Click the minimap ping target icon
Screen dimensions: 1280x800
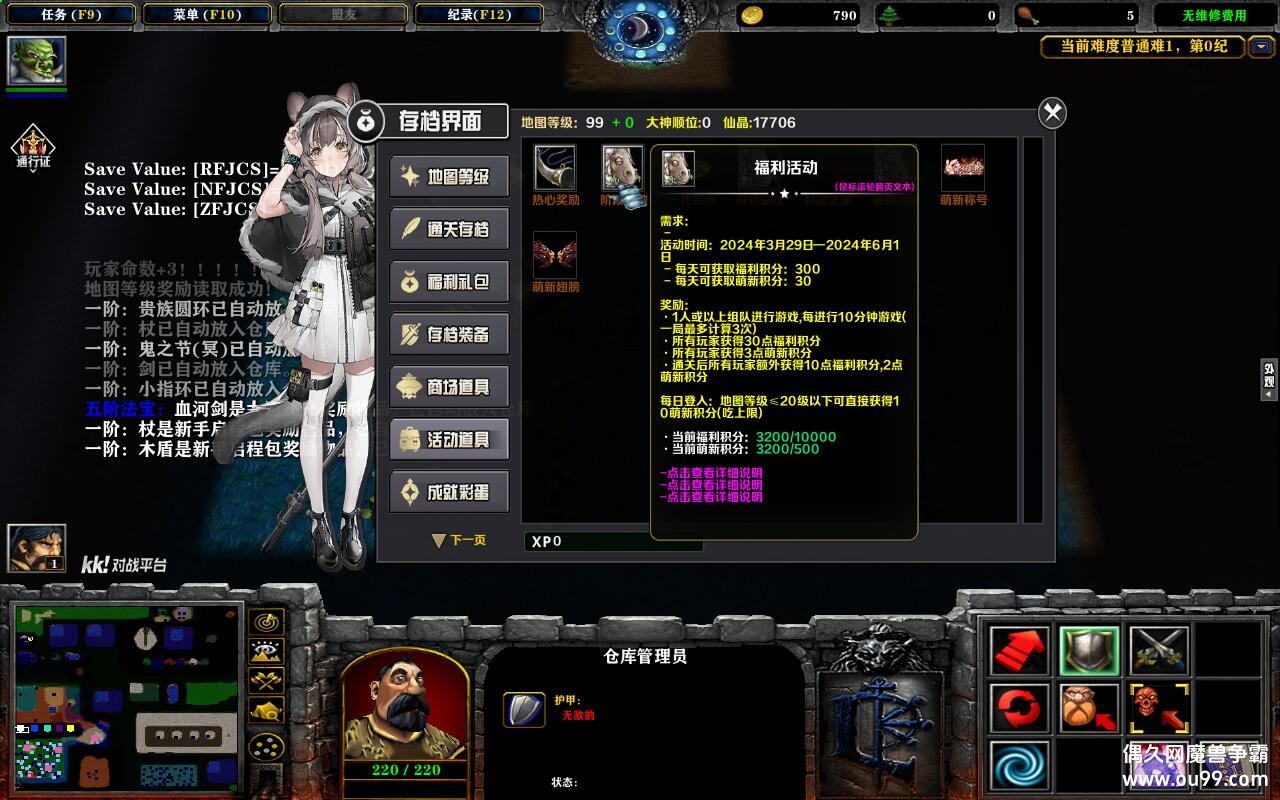point(265,622)
